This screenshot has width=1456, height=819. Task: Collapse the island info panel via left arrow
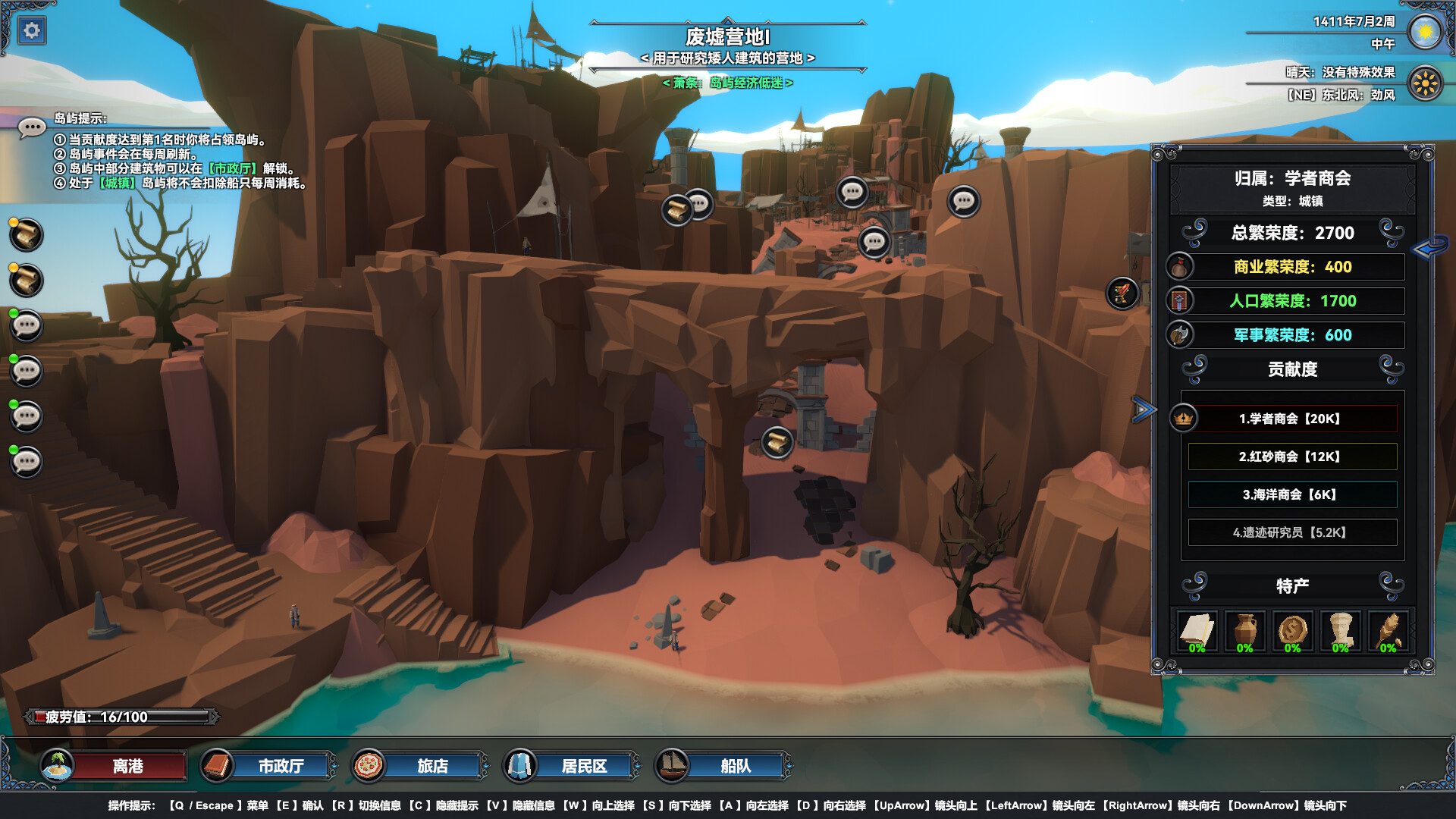1430,249
